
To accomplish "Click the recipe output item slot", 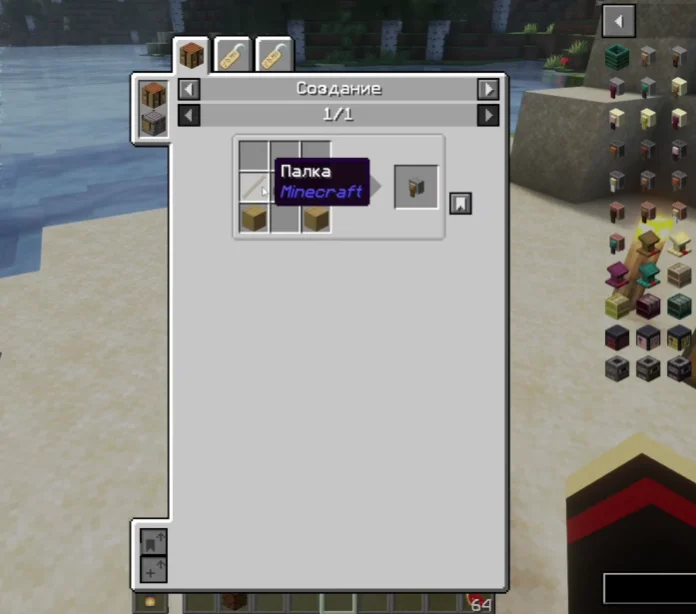I will click(416, 187).
